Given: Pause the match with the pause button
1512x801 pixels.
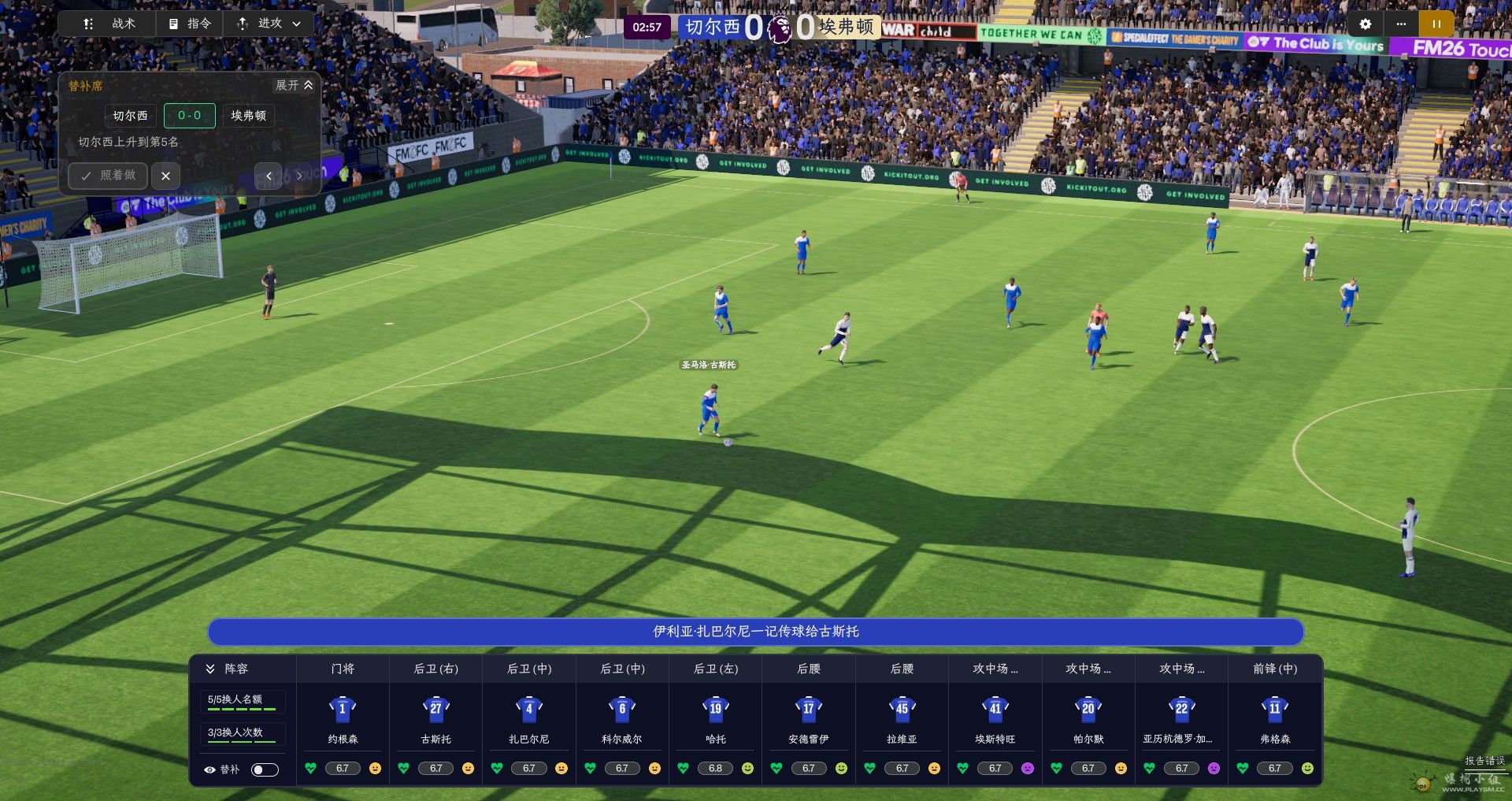Looking at the screenshot, I should tap(1436, 24).
